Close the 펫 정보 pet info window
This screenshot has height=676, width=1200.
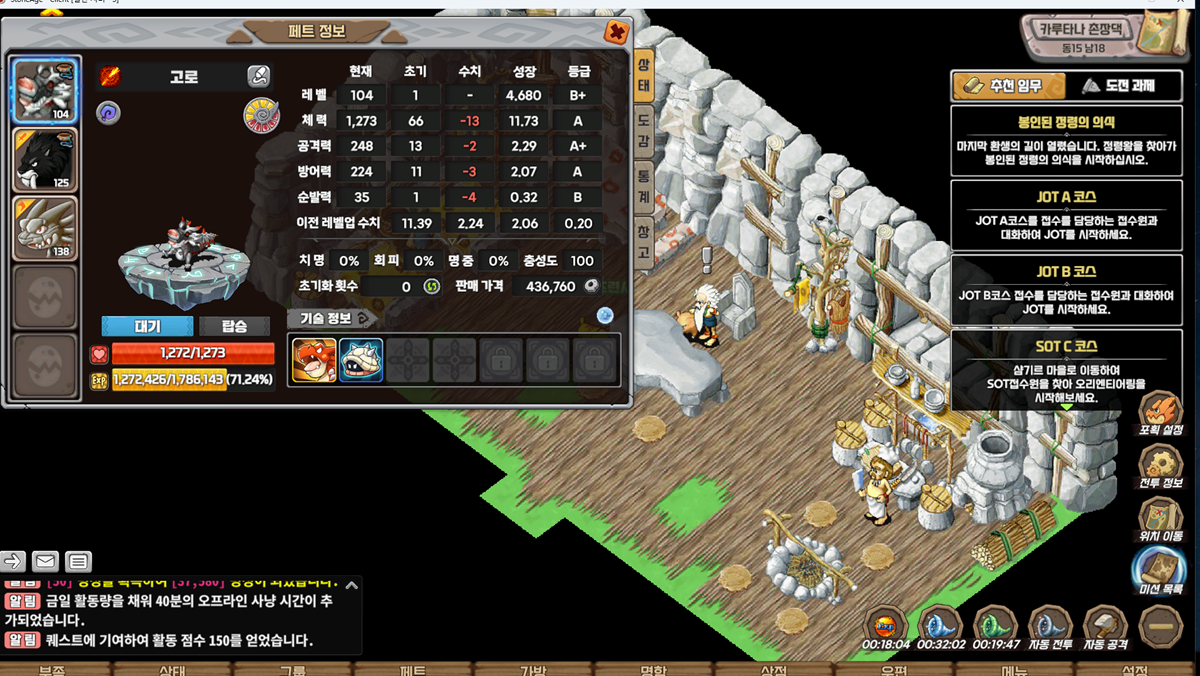point(617,32)
